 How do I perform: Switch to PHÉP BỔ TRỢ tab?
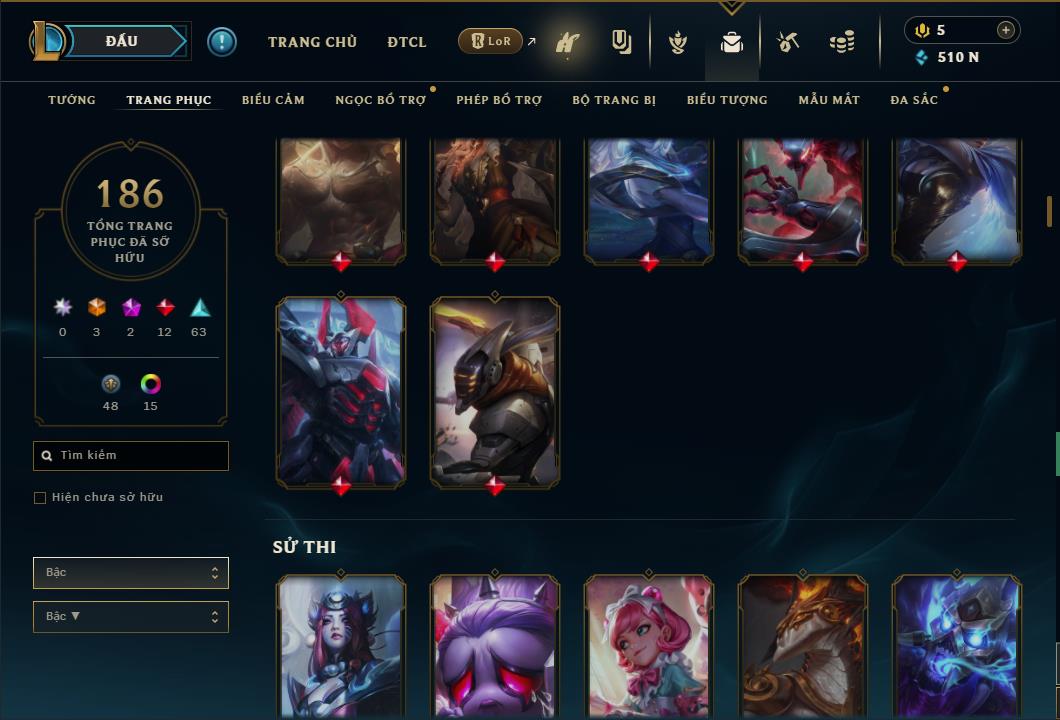pos(499,100)
